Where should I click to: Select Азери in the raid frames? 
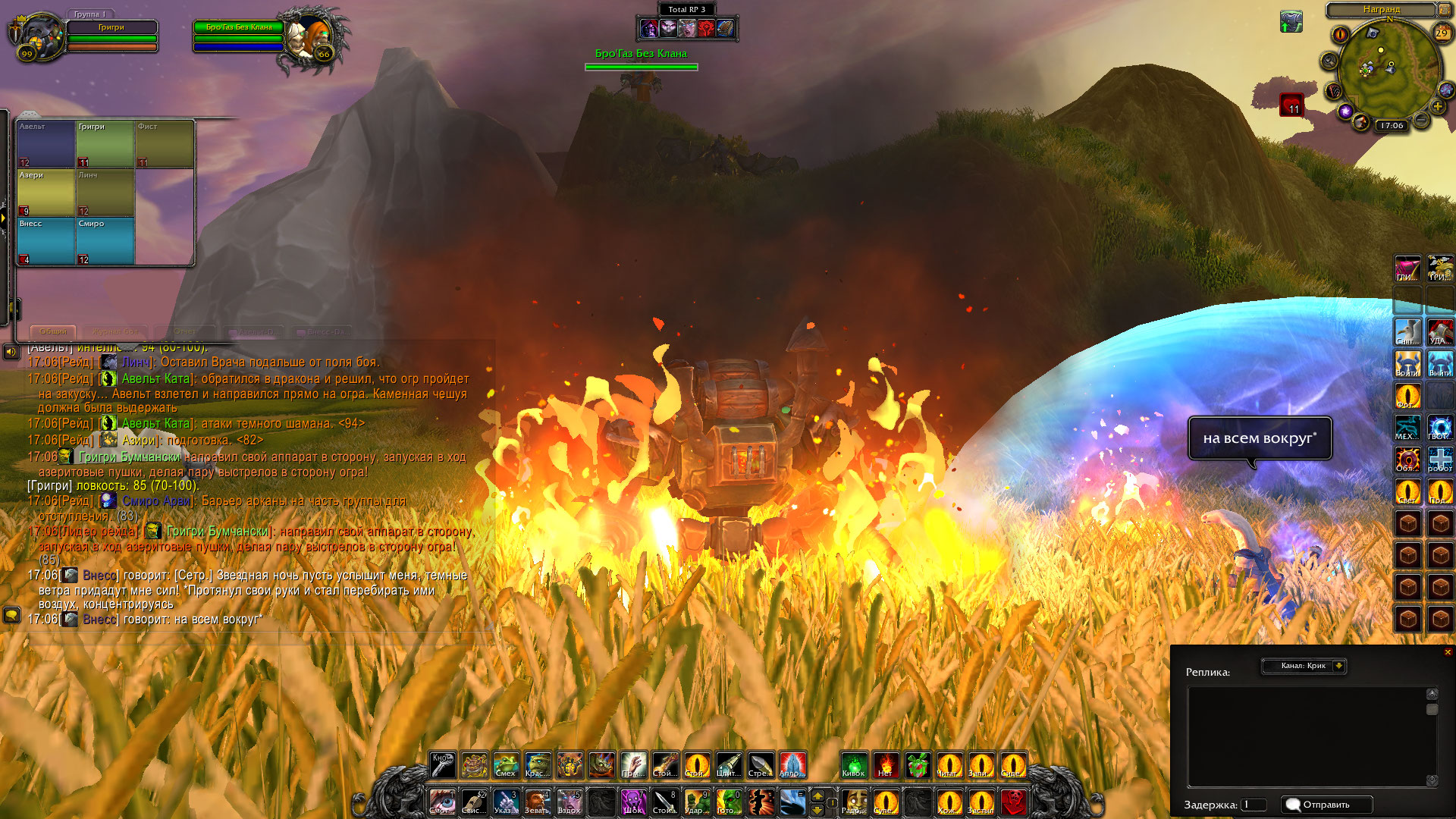46,193
